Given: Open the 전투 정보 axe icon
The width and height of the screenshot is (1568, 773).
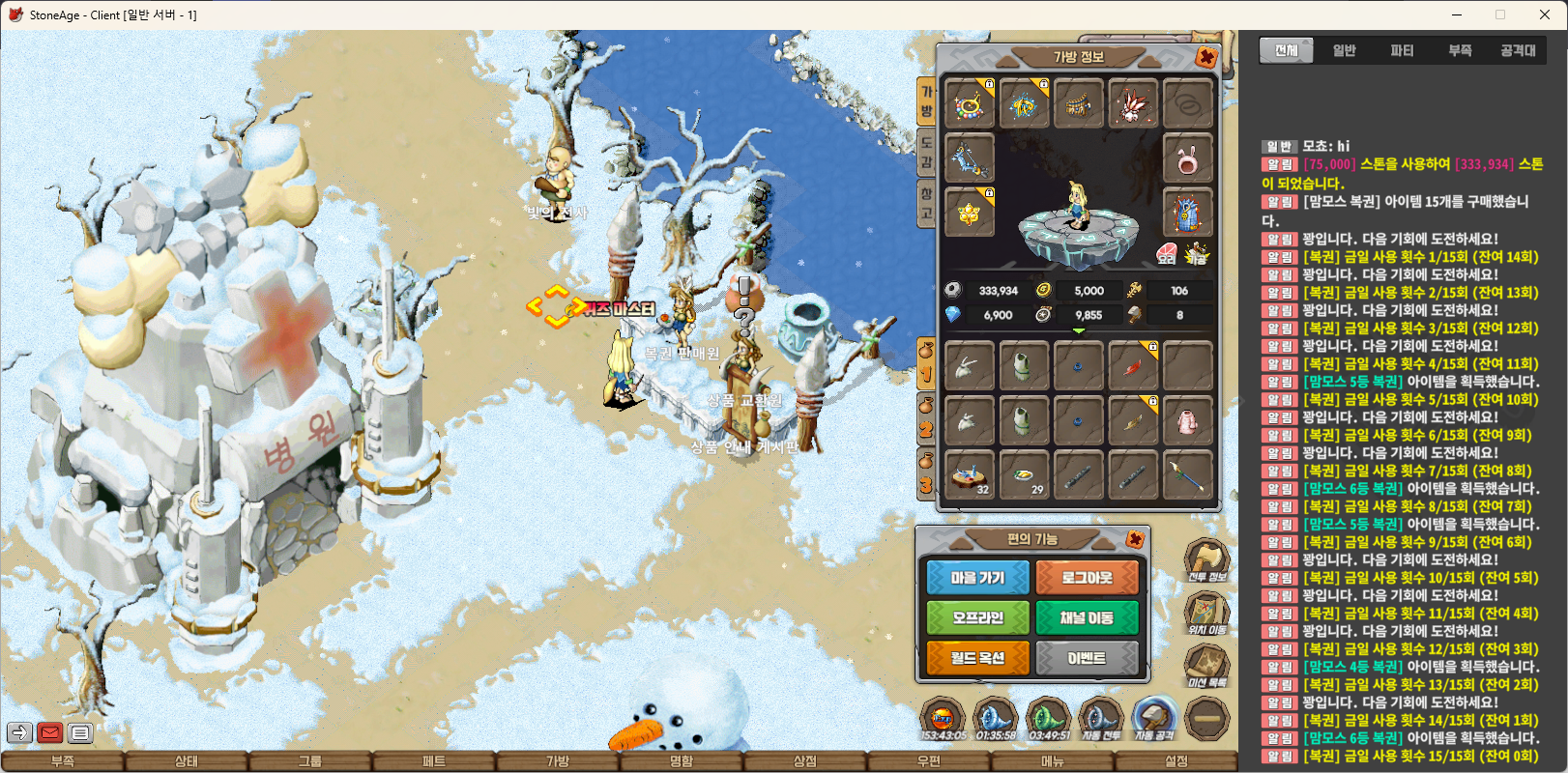Looking at the screenshot, I should [1206, 560].
